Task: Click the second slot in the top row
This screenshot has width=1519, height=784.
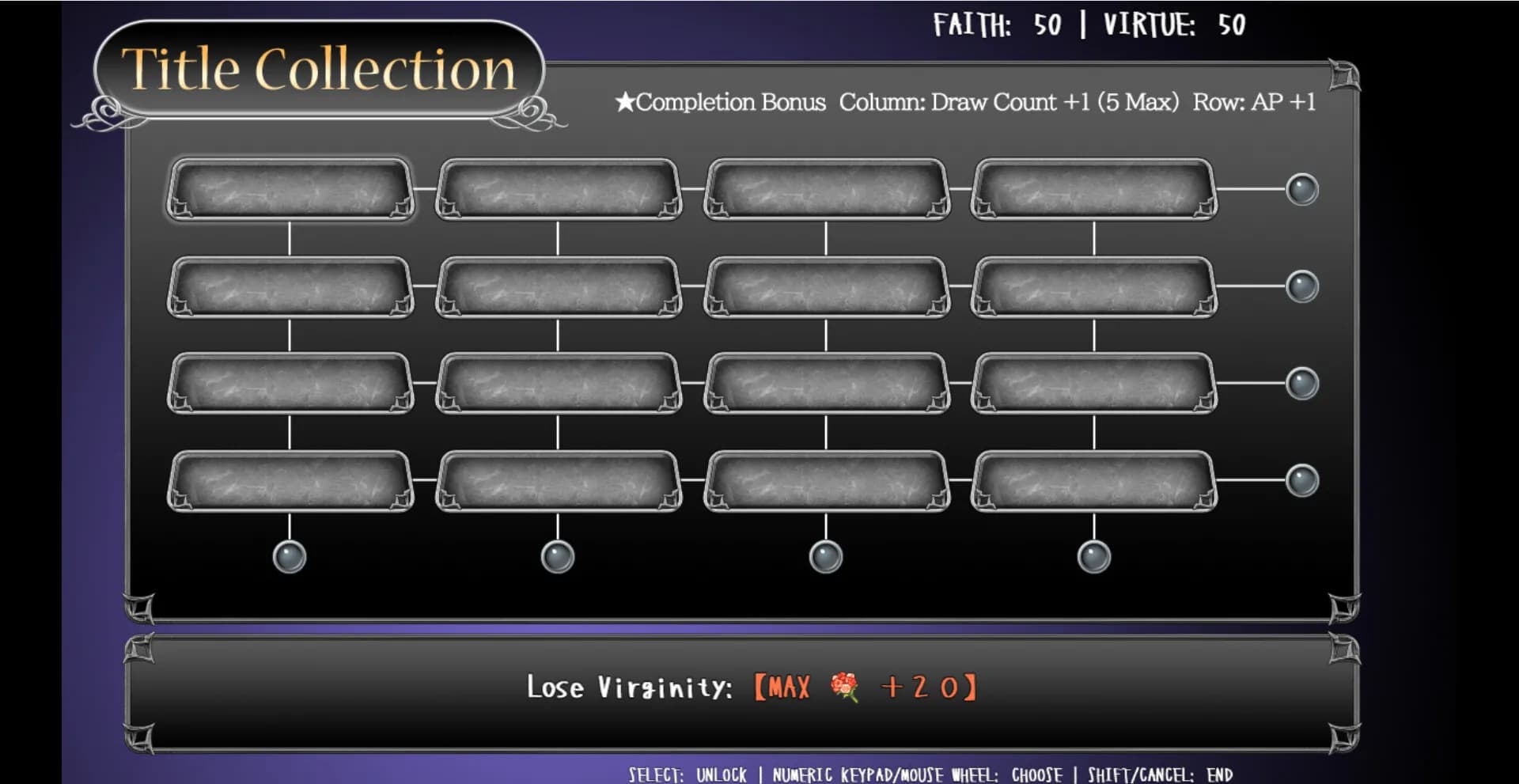Action: [x=560, y=187]
